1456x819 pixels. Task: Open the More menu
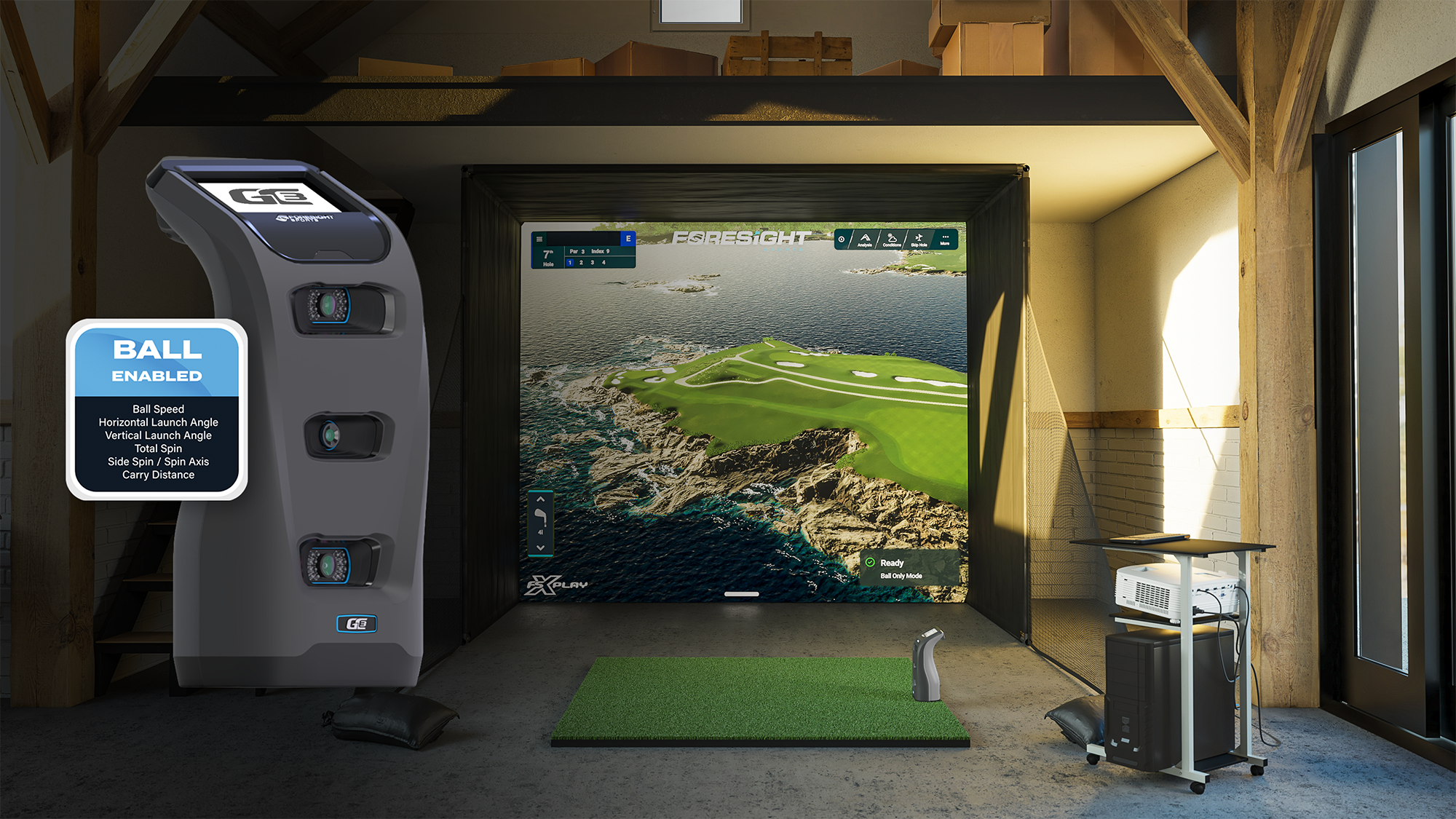click(945, 238)
